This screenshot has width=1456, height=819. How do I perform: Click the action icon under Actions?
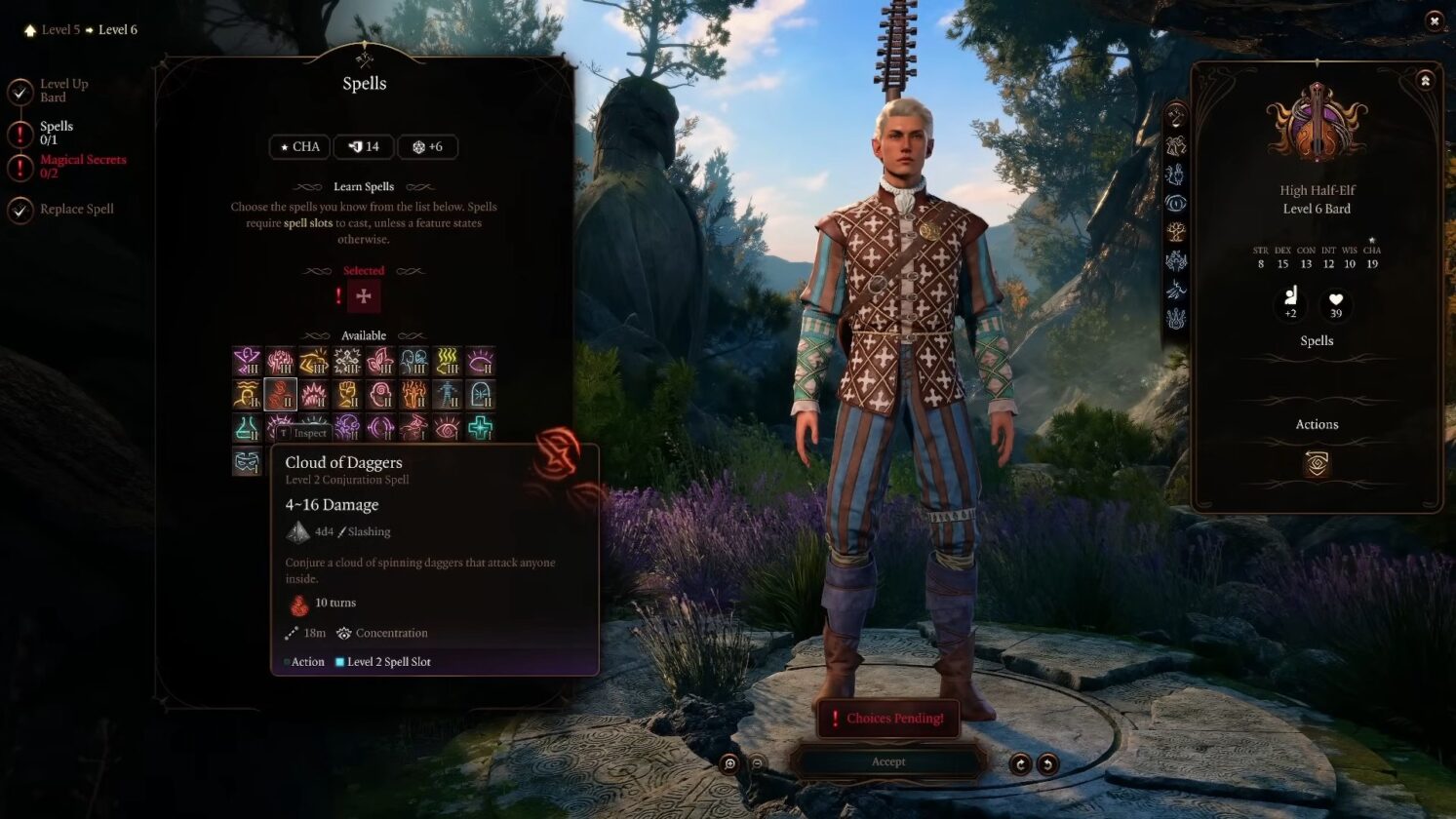(x=1317, y=464)
